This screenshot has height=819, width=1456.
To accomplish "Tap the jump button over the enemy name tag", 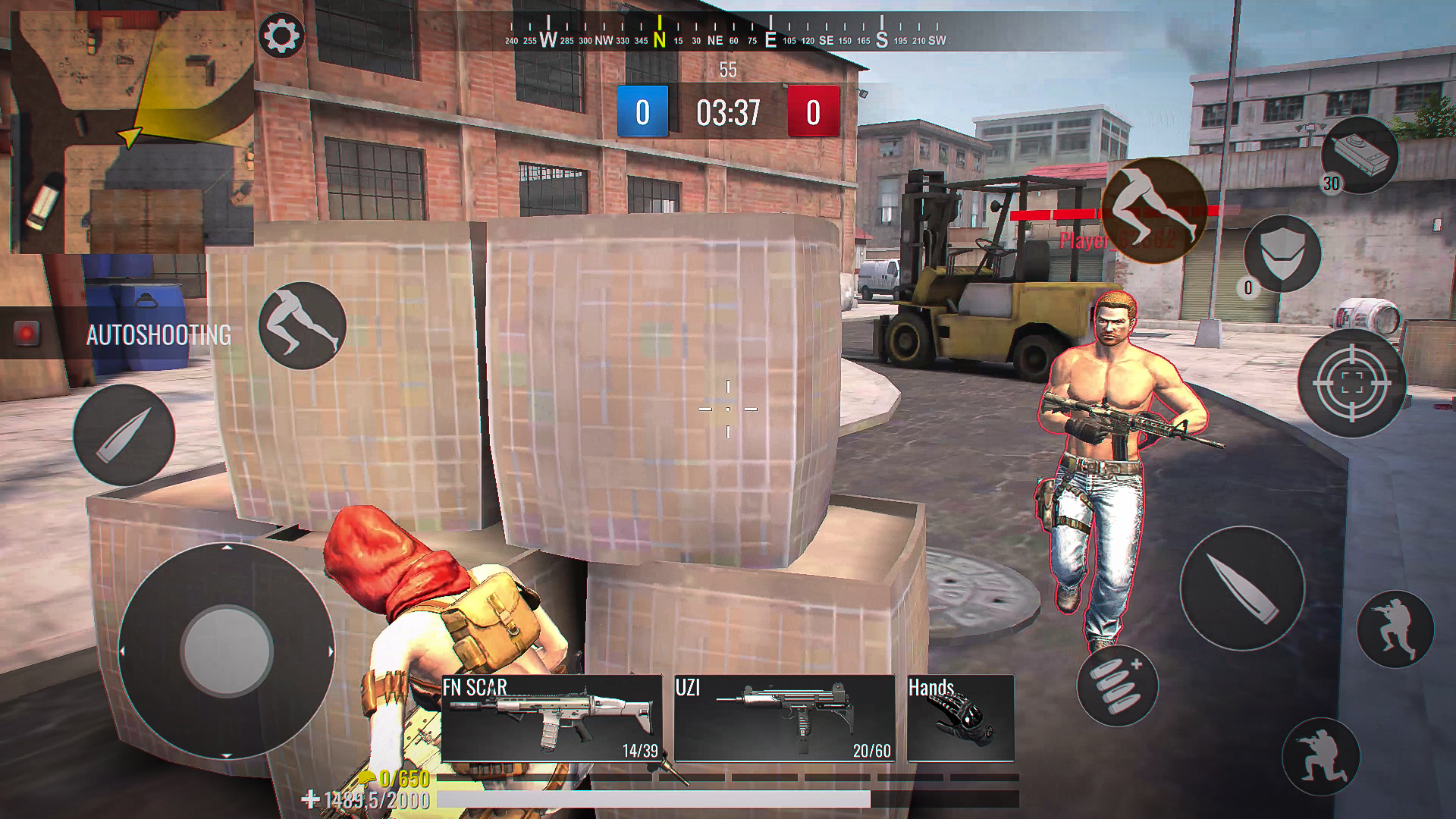I will click(1153, 210).
